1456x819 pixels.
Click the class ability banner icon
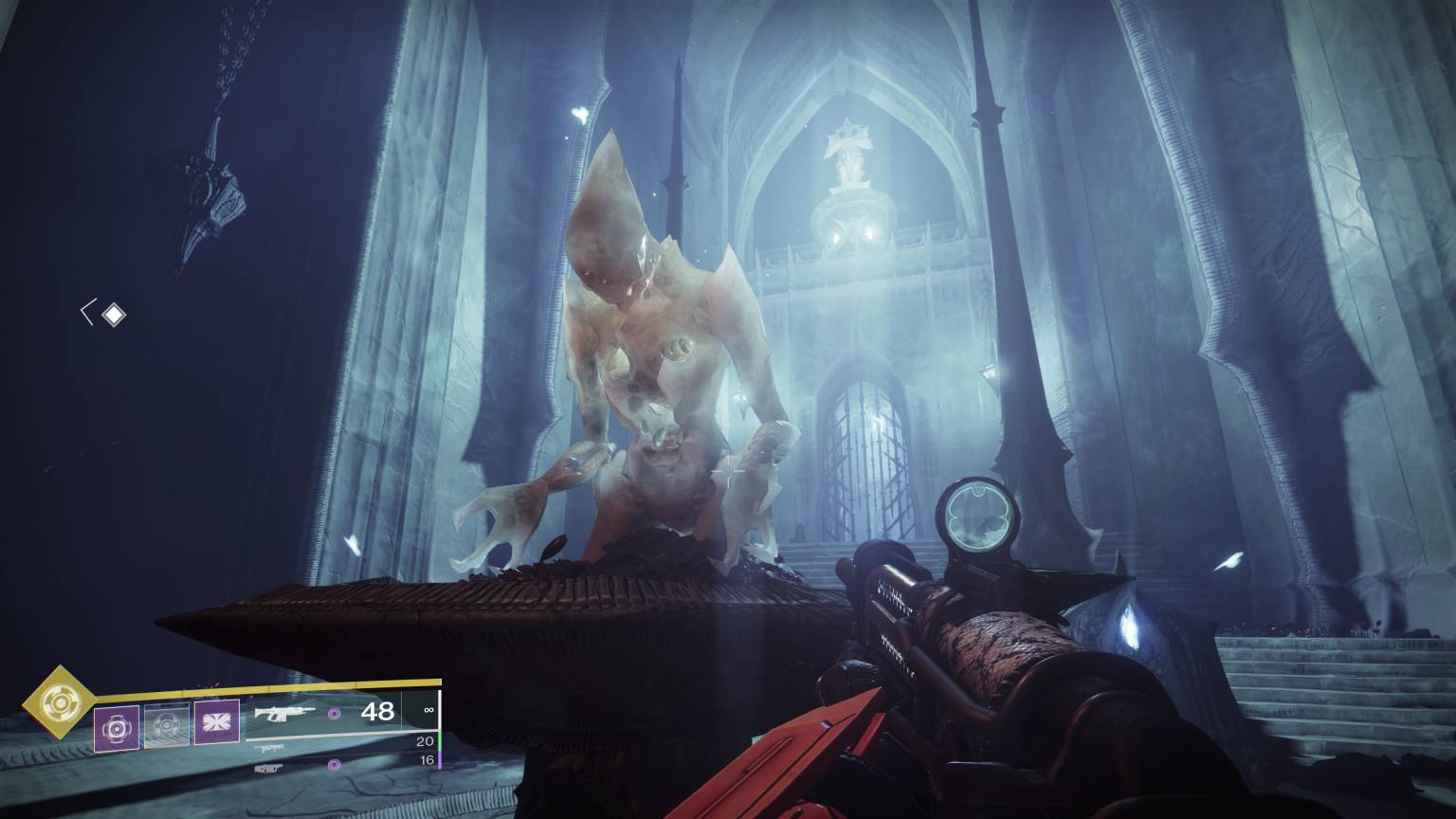216,722
